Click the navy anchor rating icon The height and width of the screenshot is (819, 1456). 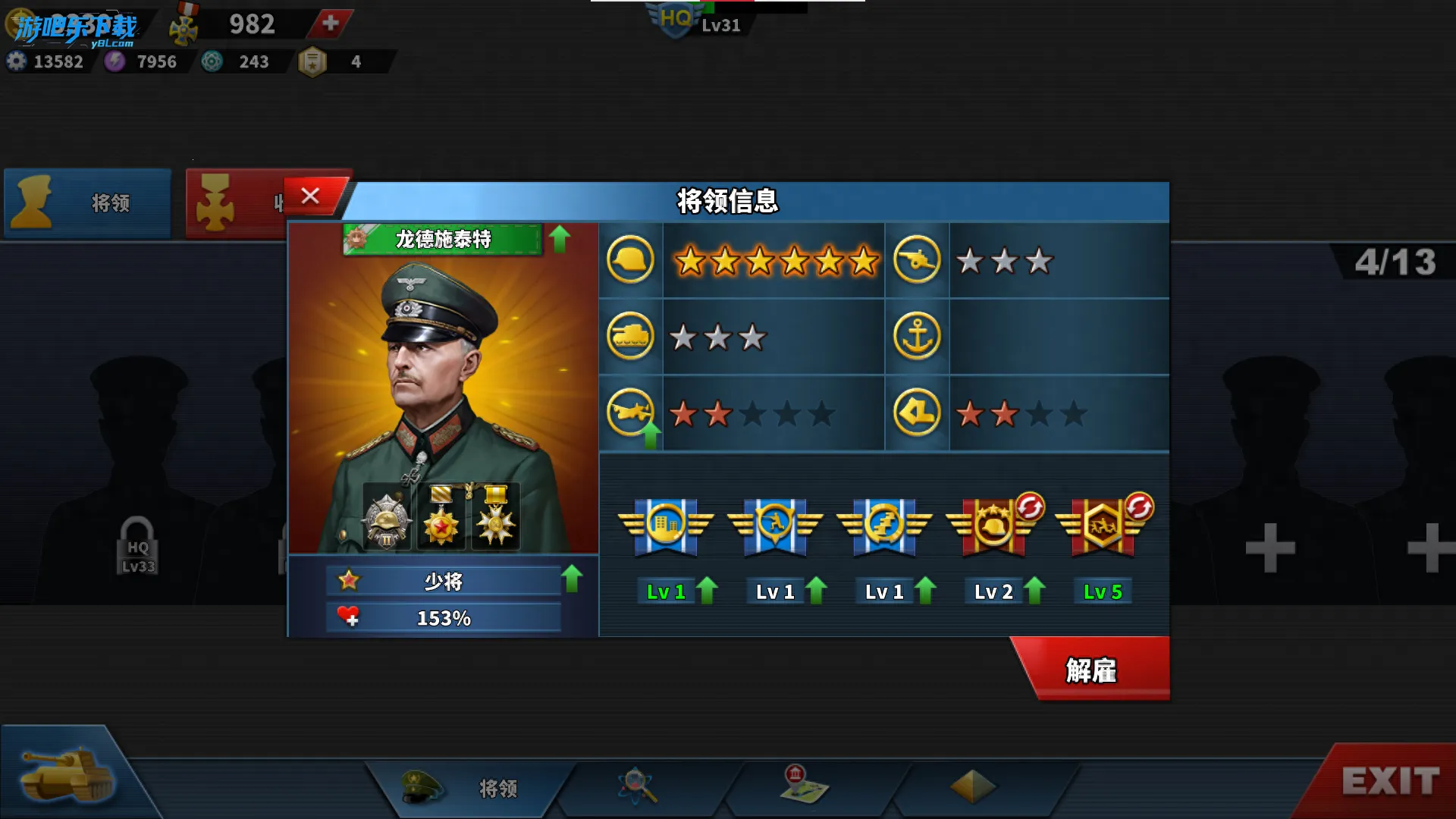coord(917,337)
